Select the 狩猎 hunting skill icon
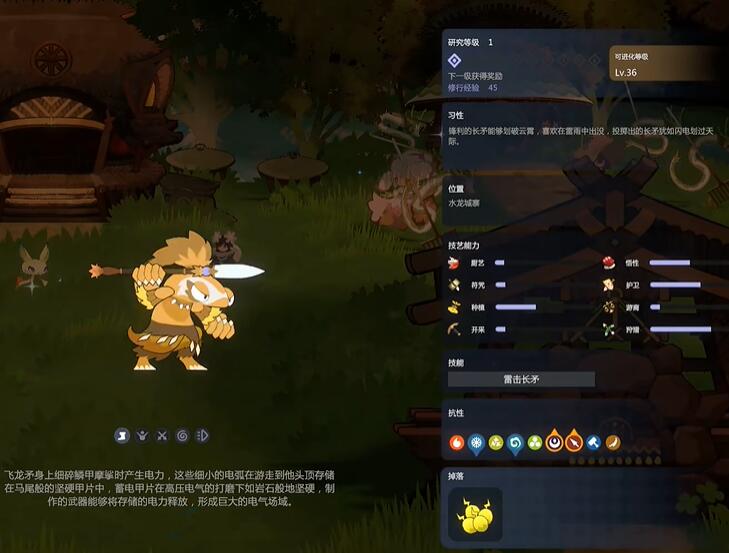Image resolution: width=729 pixels, height=553 pixels. (x=609, y=329)
